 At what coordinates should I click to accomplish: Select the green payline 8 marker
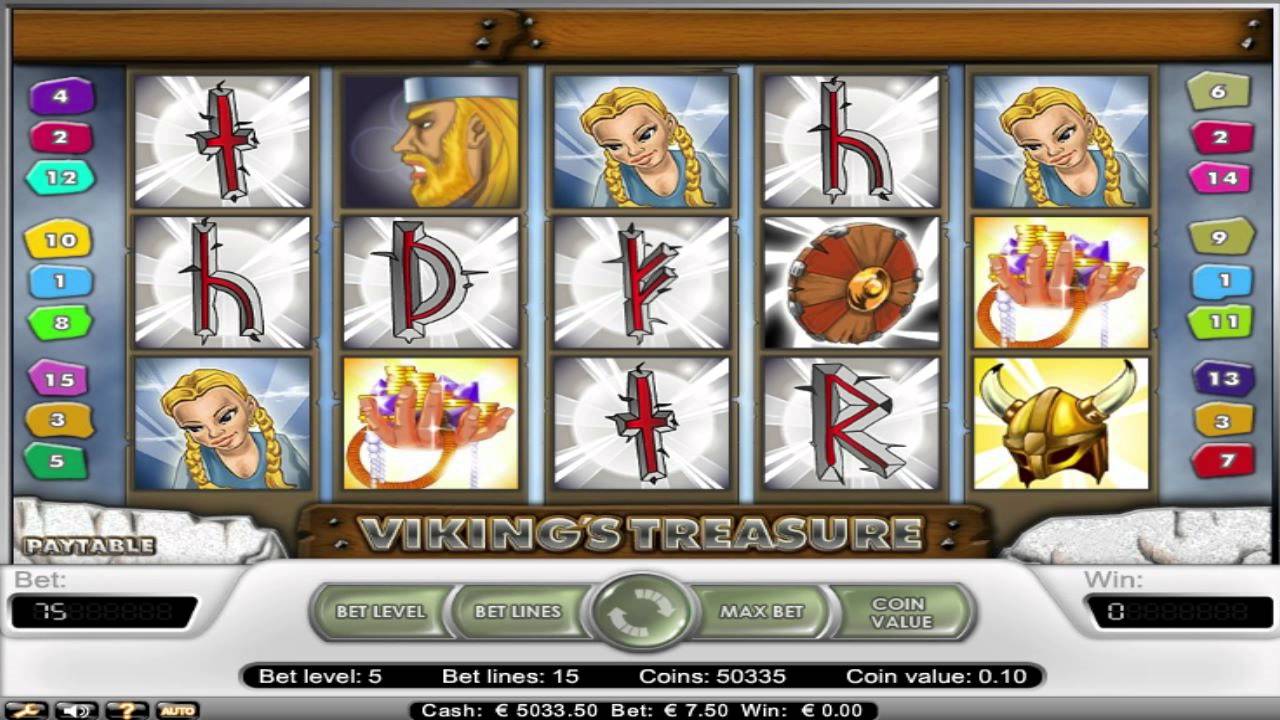[x=61, y=323]
